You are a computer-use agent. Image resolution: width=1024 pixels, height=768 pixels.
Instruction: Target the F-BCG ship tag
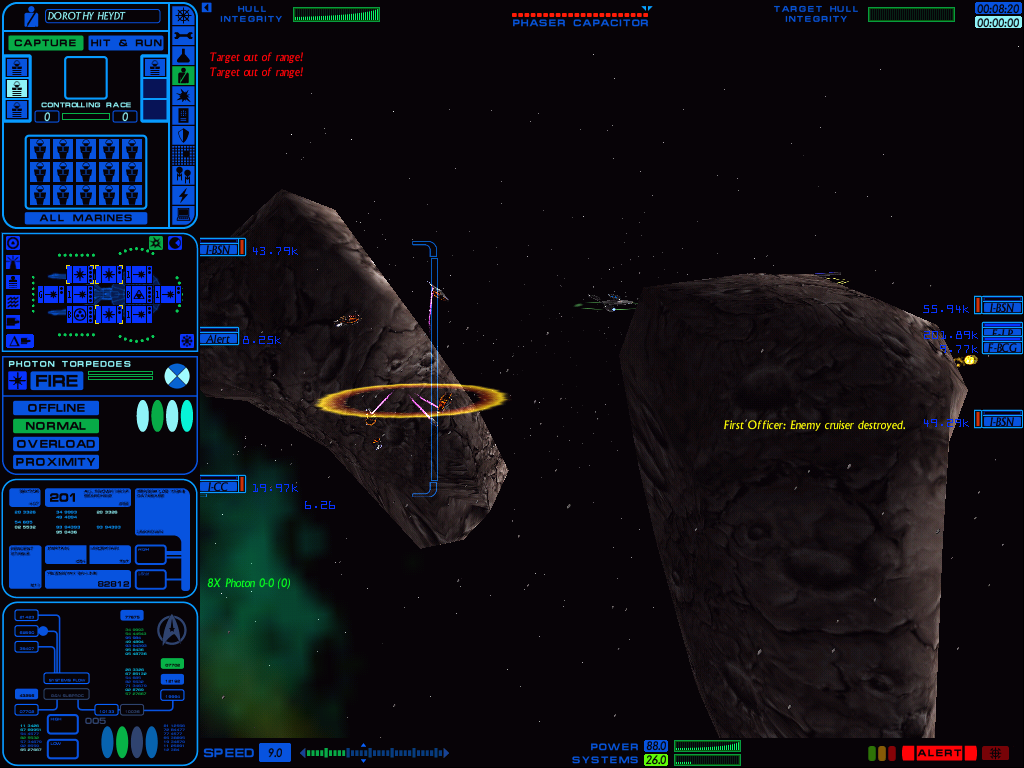[1002, 348]
